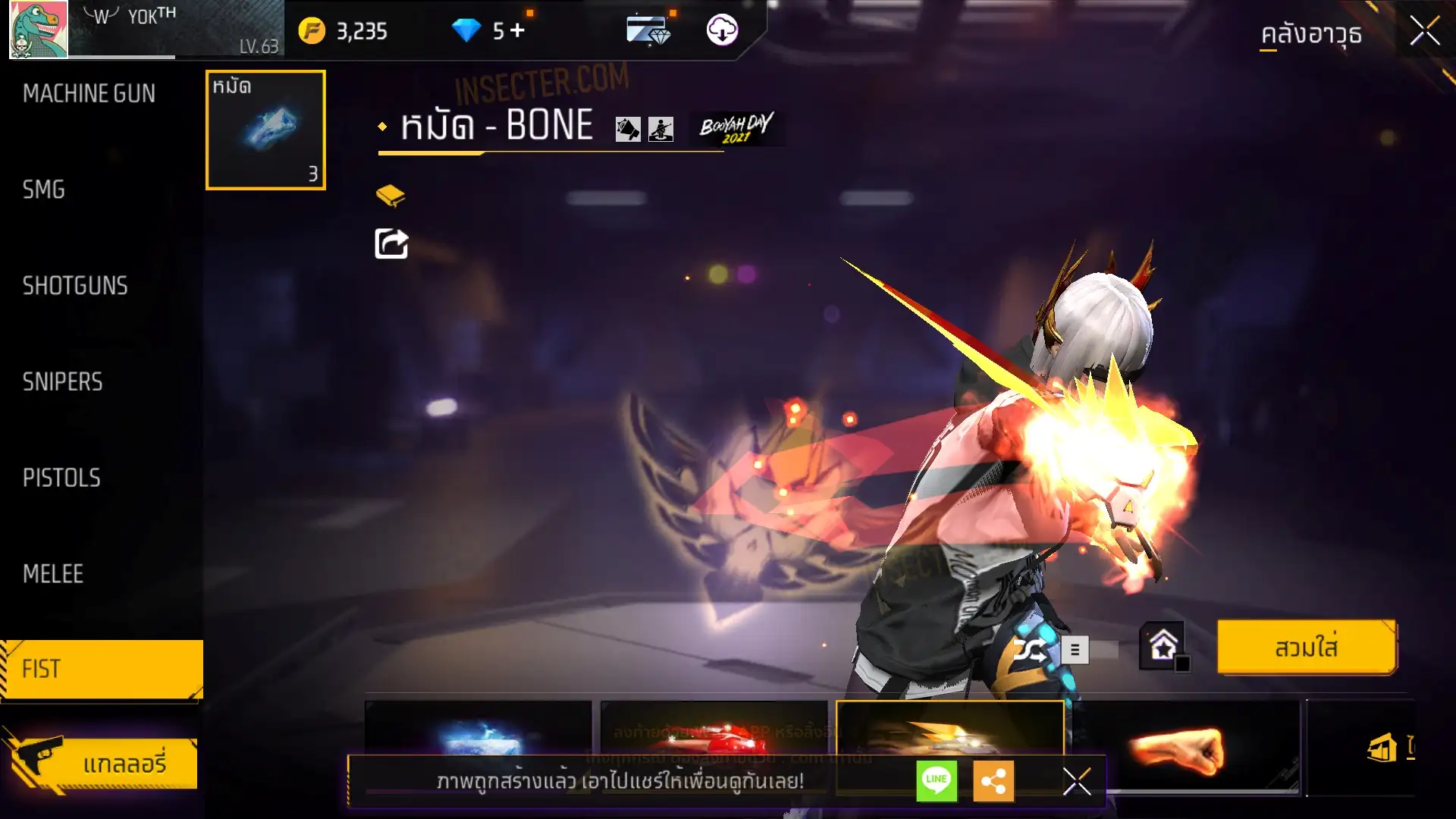Select the SMG weapon category
The height and width of the screenshot is (819, 1456).
(x=44, y=190)
